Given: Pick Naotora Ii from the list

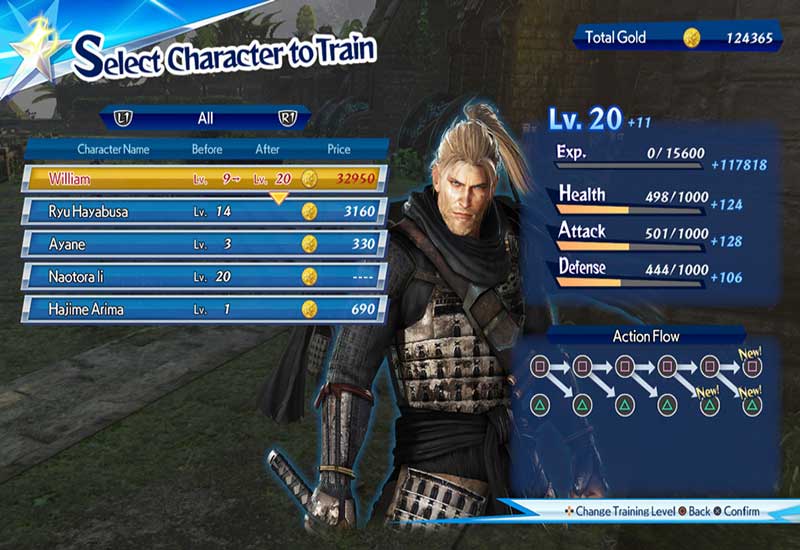Looking at the screenshot, I should click(x=200, y=276).
